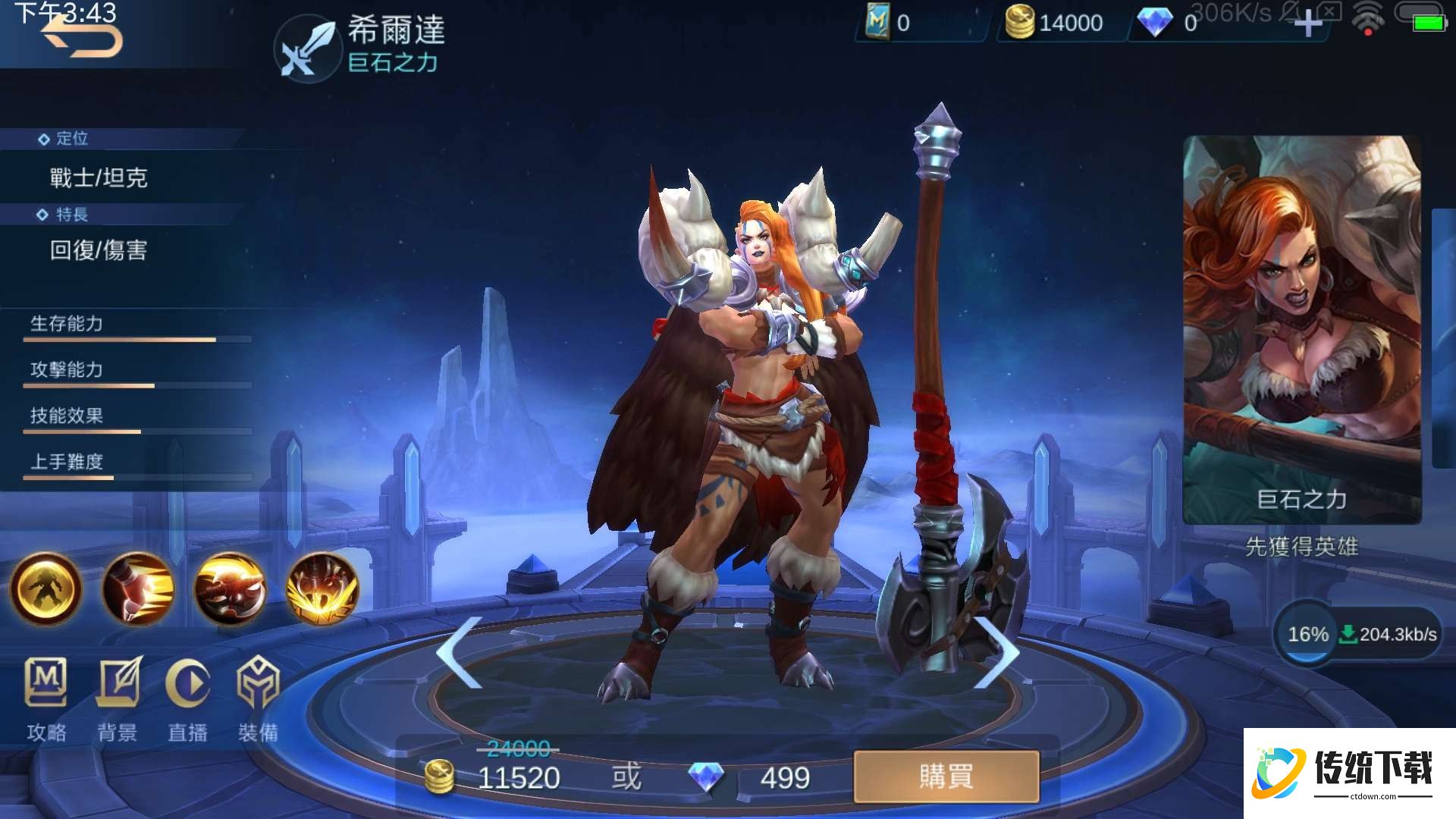Go back using the return arrow
This screenshot has width=1456, height=819.
(x=82, y=38)
